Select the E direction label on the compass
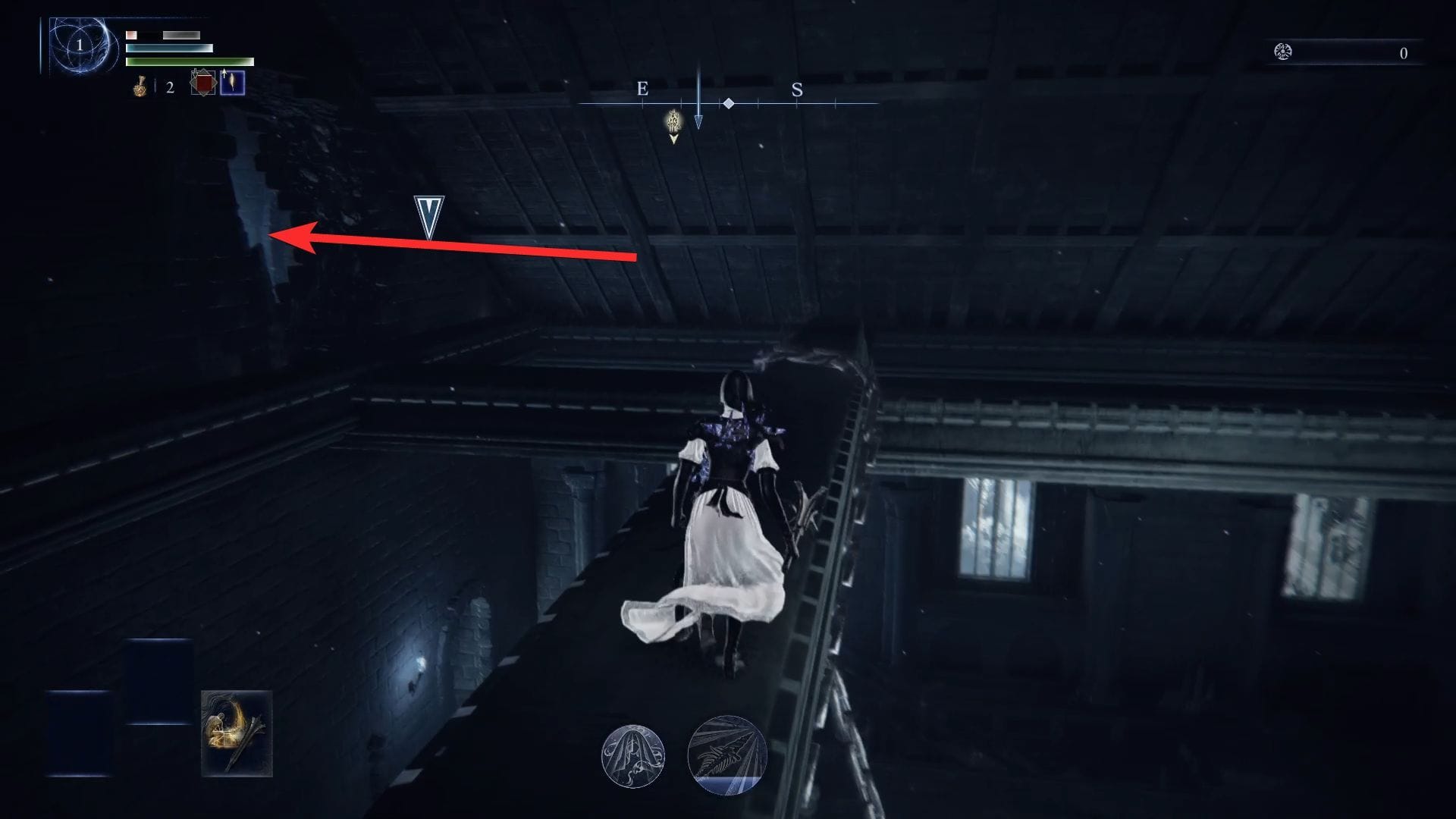 click(642, 89)
